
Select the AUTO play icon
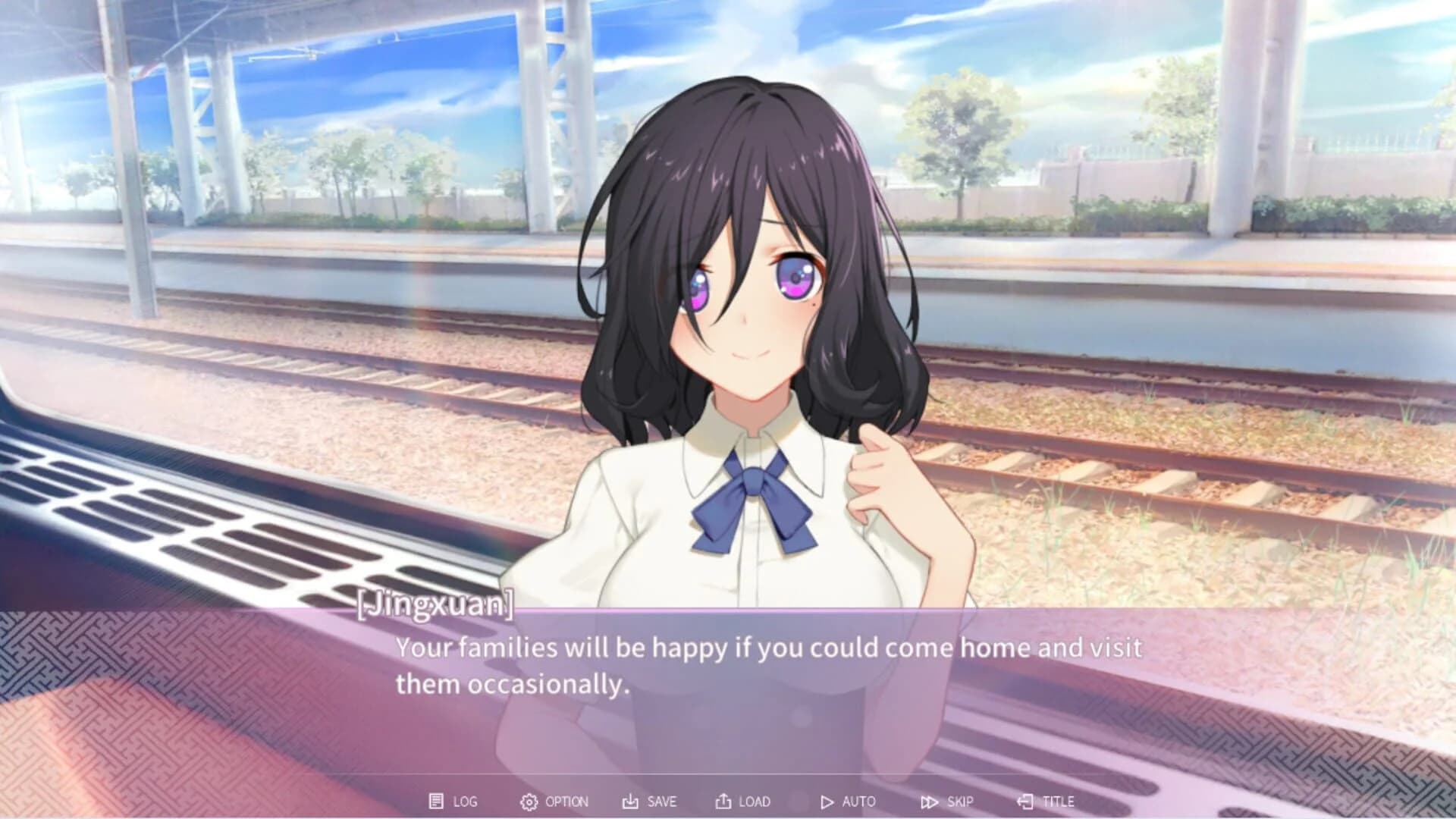[x=829, y=801]
